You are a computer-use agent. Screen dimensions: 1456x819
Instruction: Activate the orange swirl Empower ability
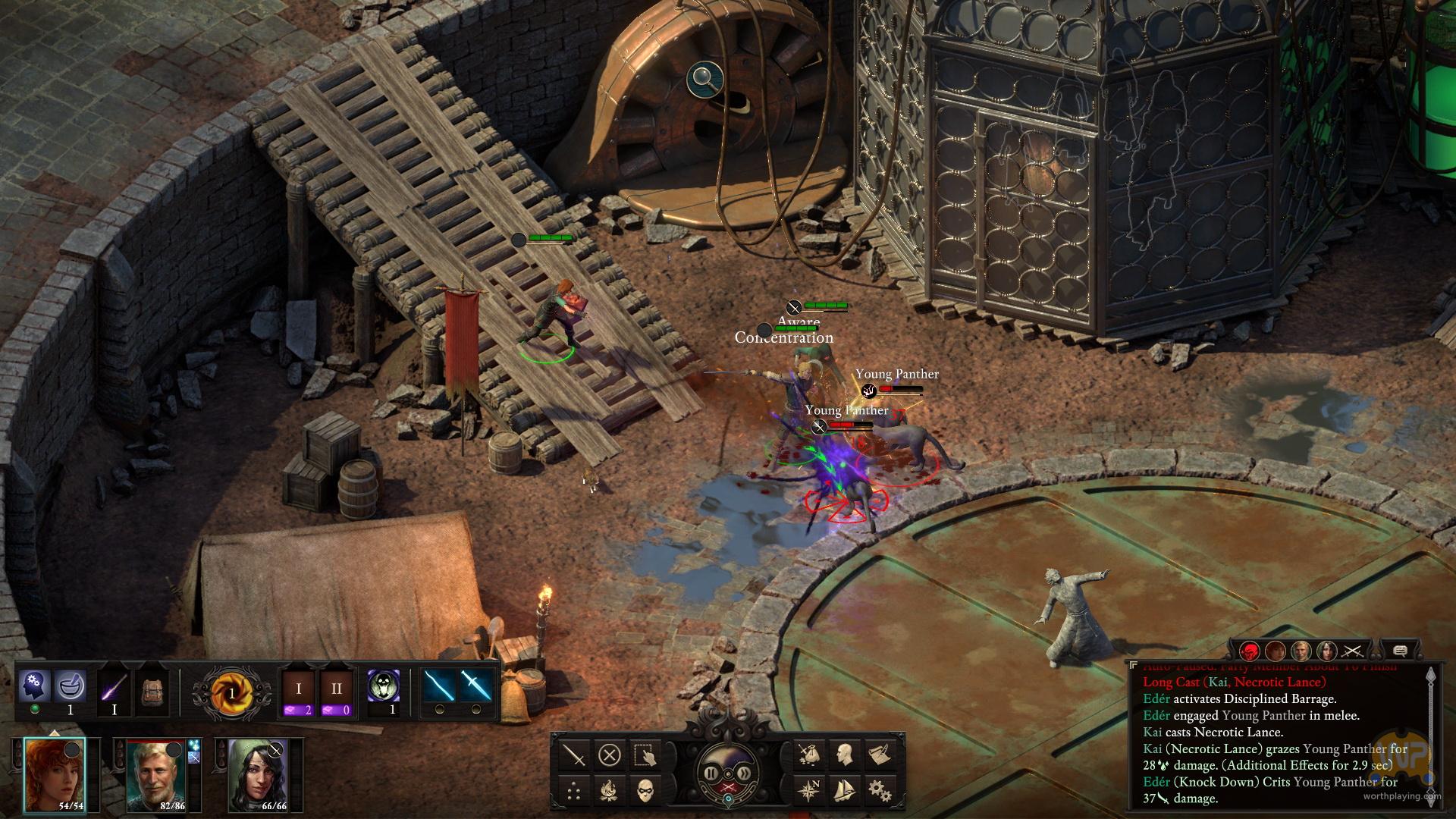point(232,693)
